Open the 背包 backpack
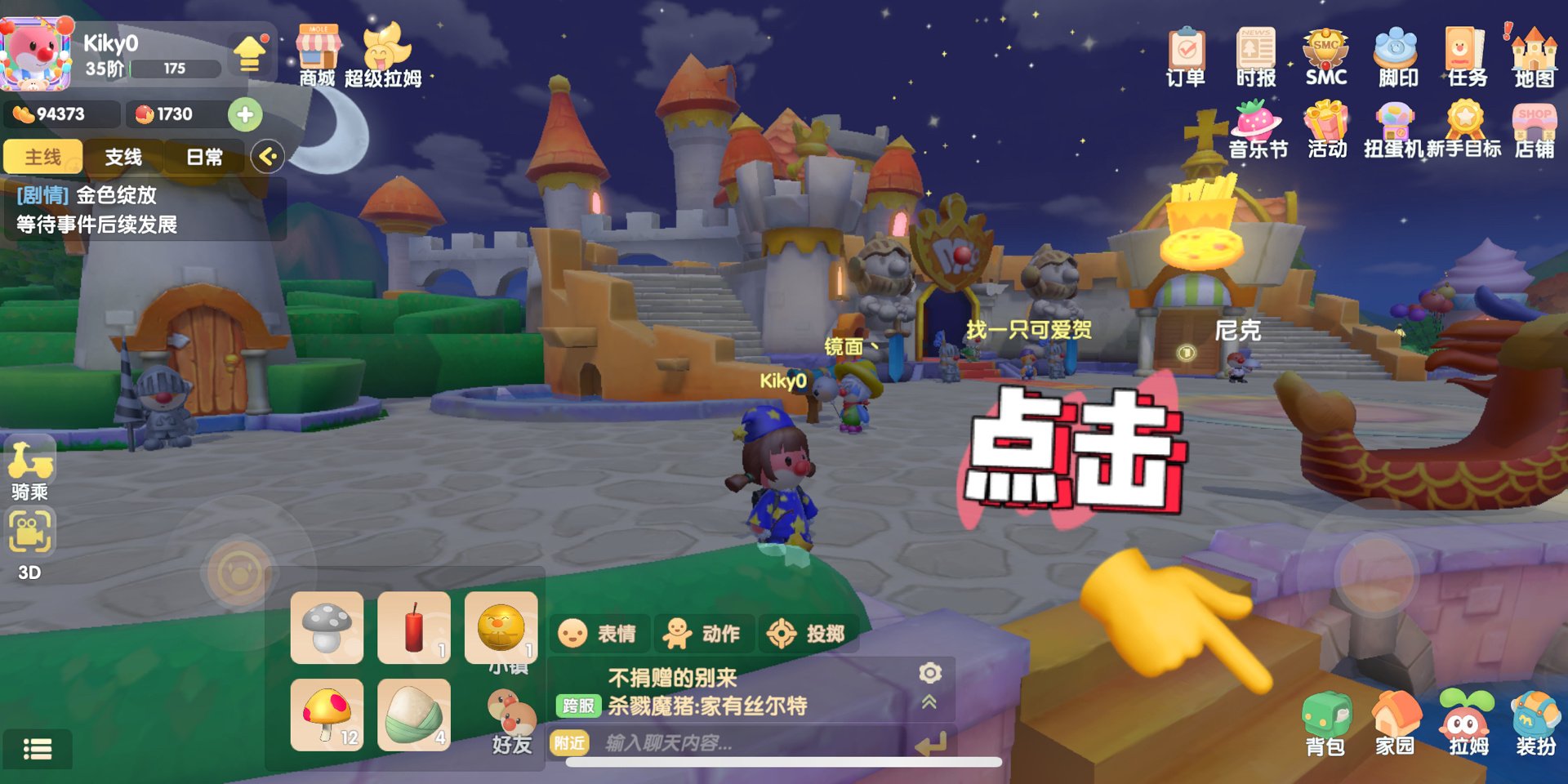Image resolution: width=1568 pixels, height=784 pixels. [x=1325, y=723]
